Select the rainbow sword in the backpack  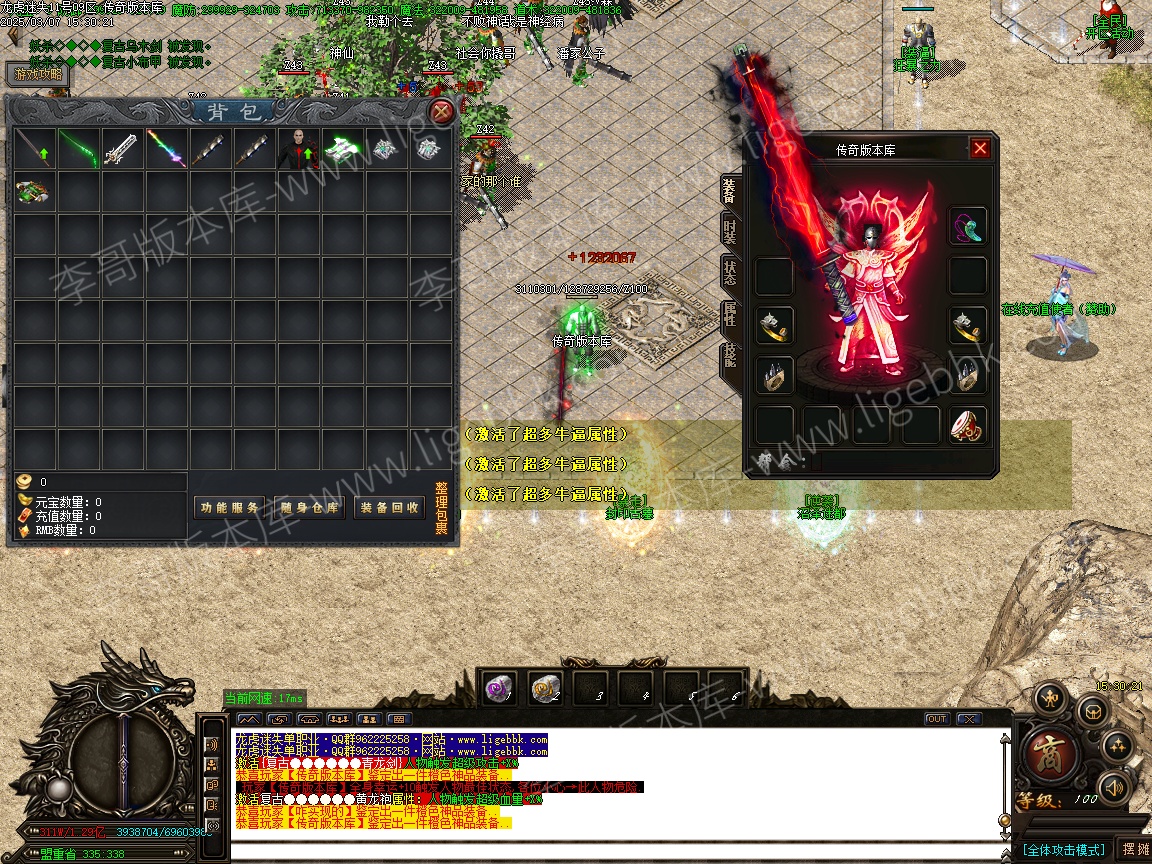pos(166,148)
